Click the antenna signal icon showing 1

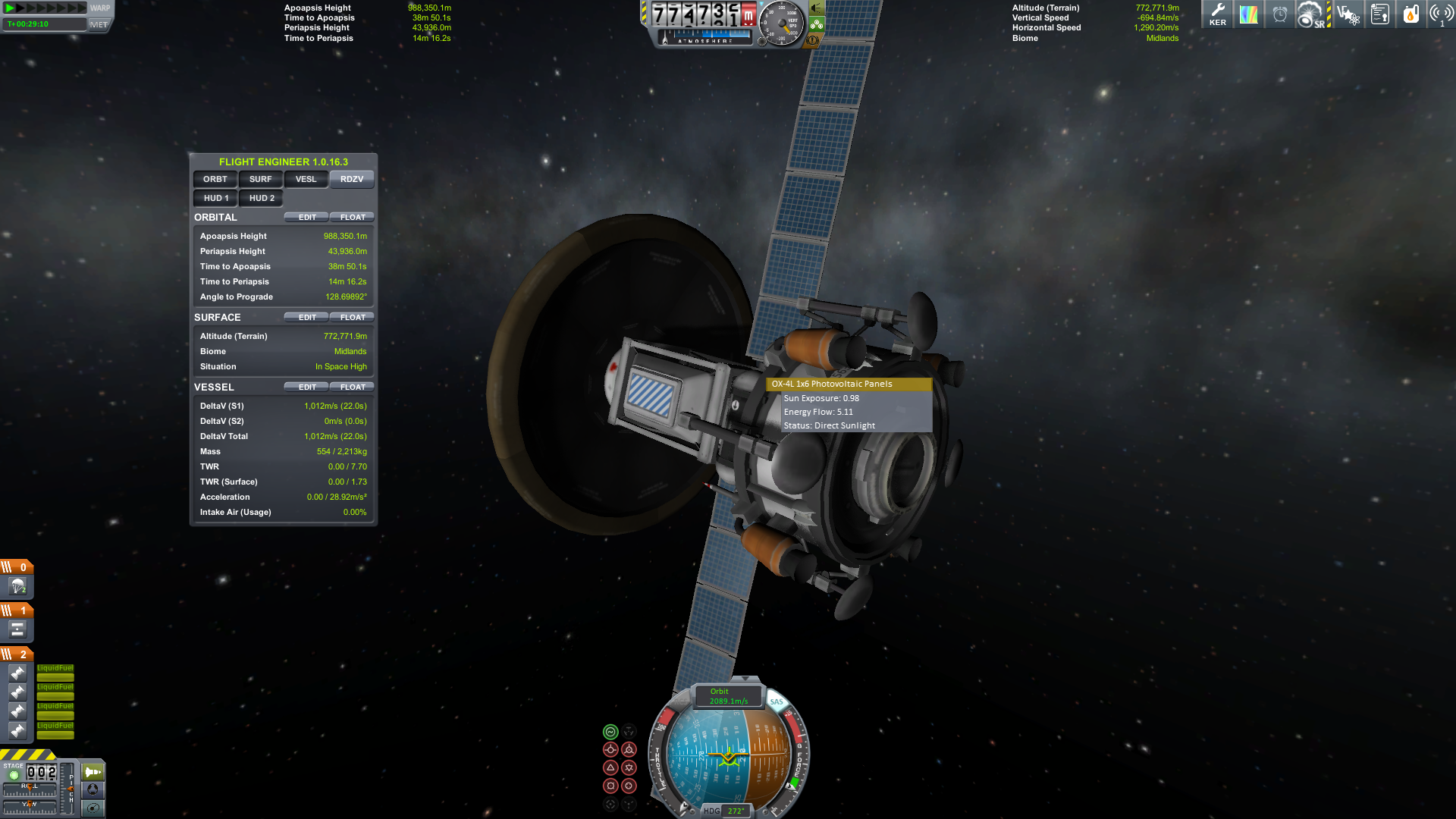pos(1441,14)
